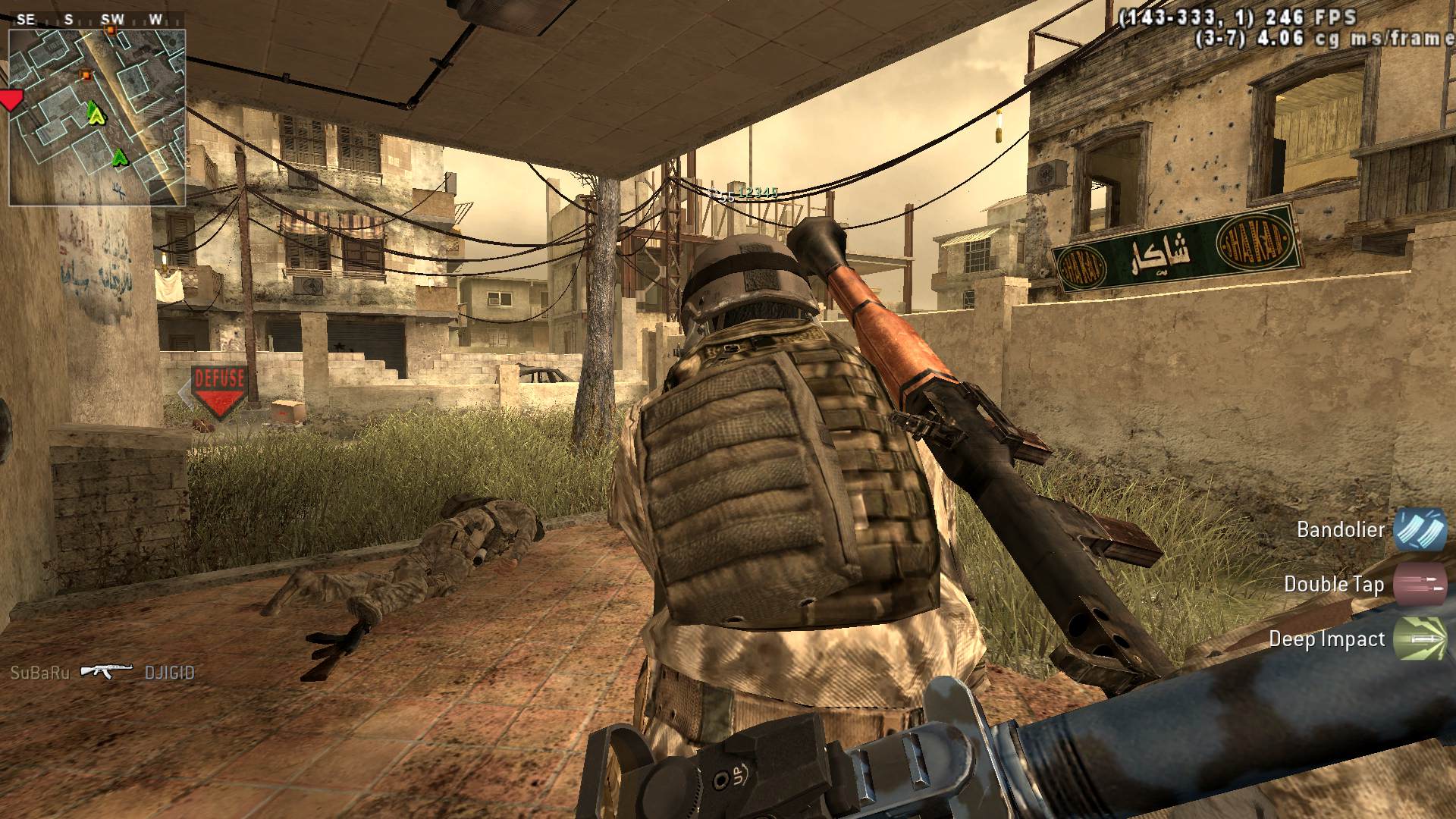Click the AK-47 icon in the killfeed
Viewport: 1456px width, 819px height.
106,672
